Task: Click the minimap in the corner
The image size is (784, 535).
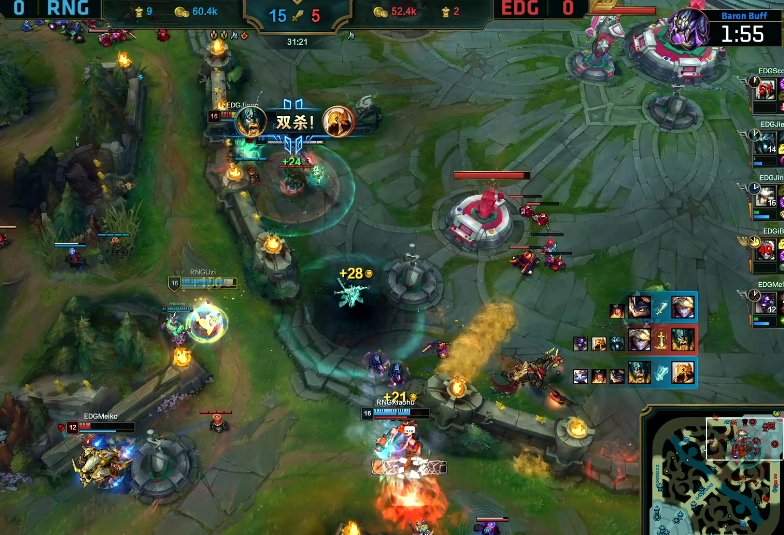Action: pos(713,470)
